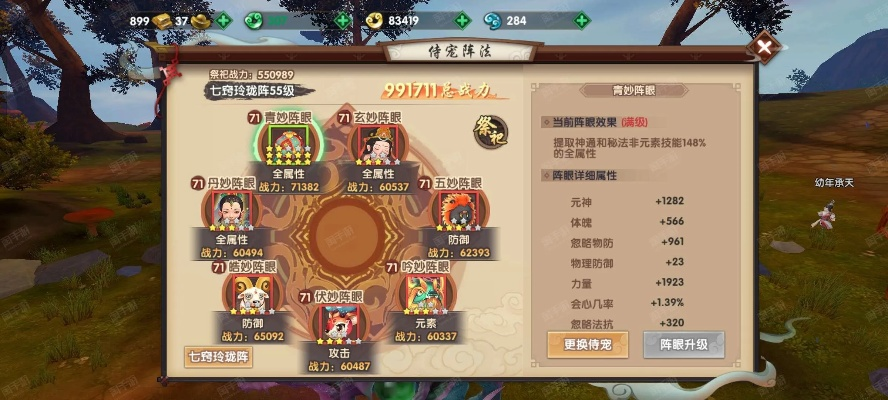Upgrade with the 阵眼升级 button

pyautogui.click(x=683, y=344)
